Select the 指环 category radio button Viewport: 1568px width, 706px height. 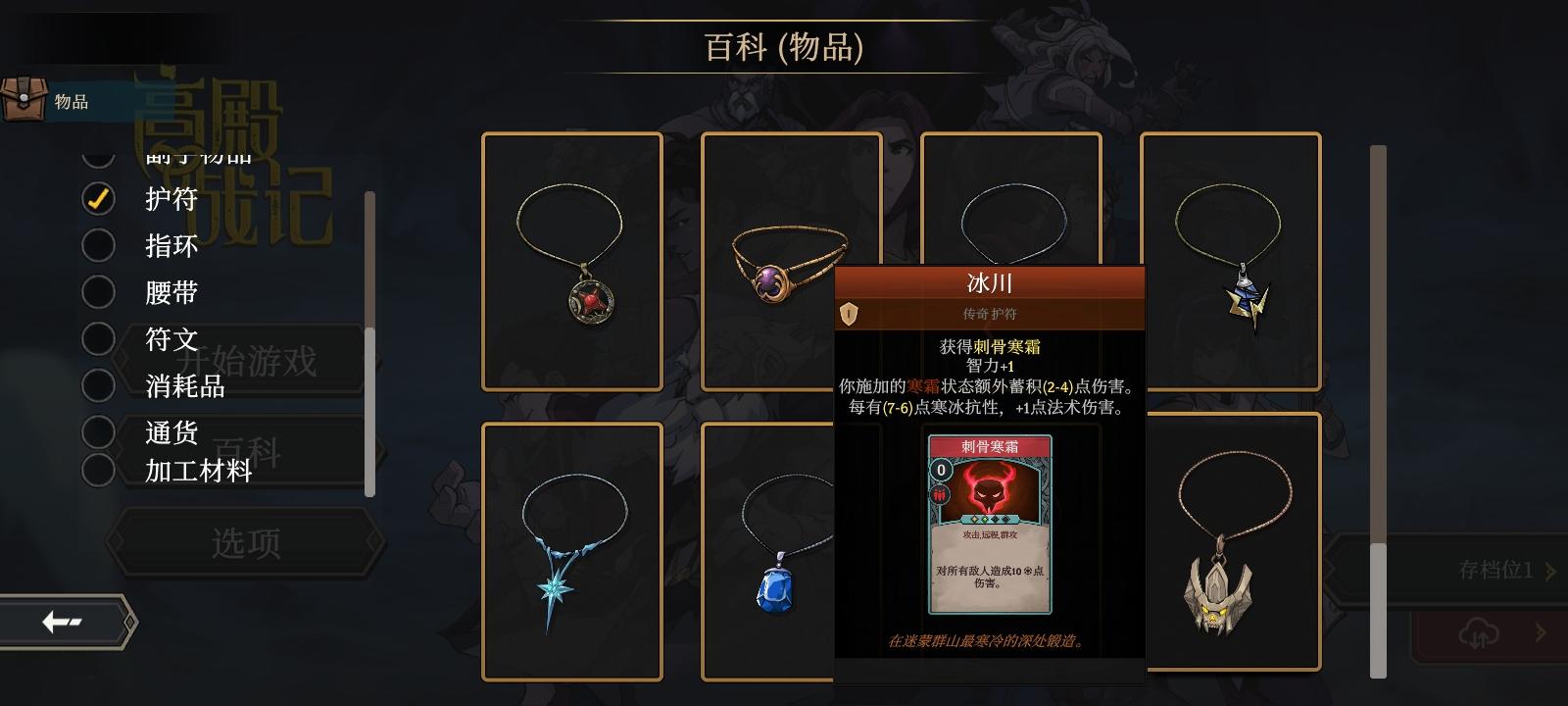(98, 245)
